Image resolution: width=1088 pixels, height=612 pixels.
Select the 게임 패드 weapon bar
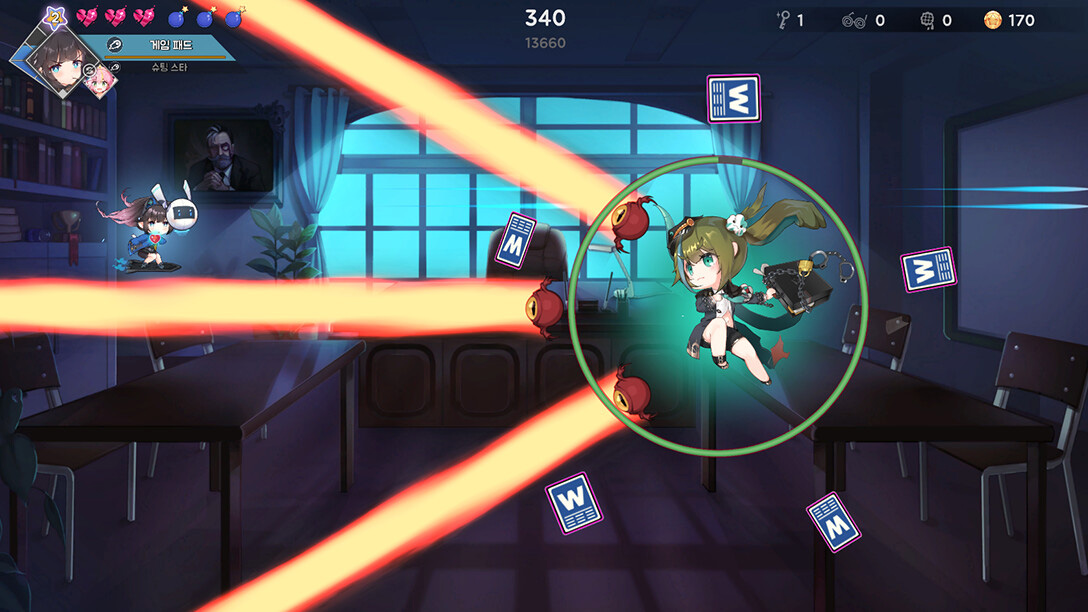coord(168,46)
